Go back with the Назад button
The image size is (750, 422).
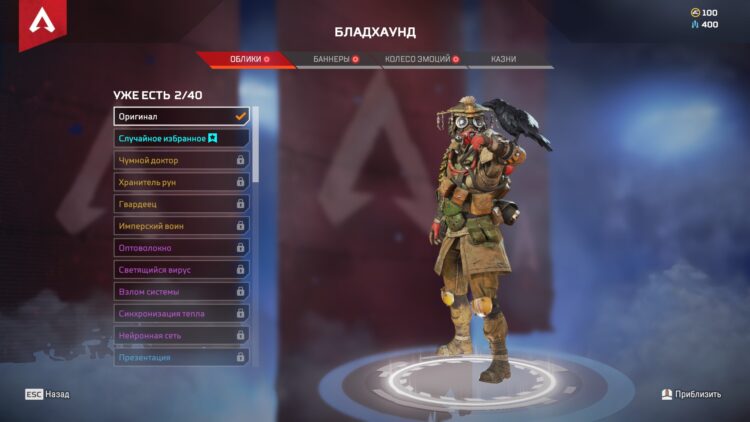click(48, 395)
